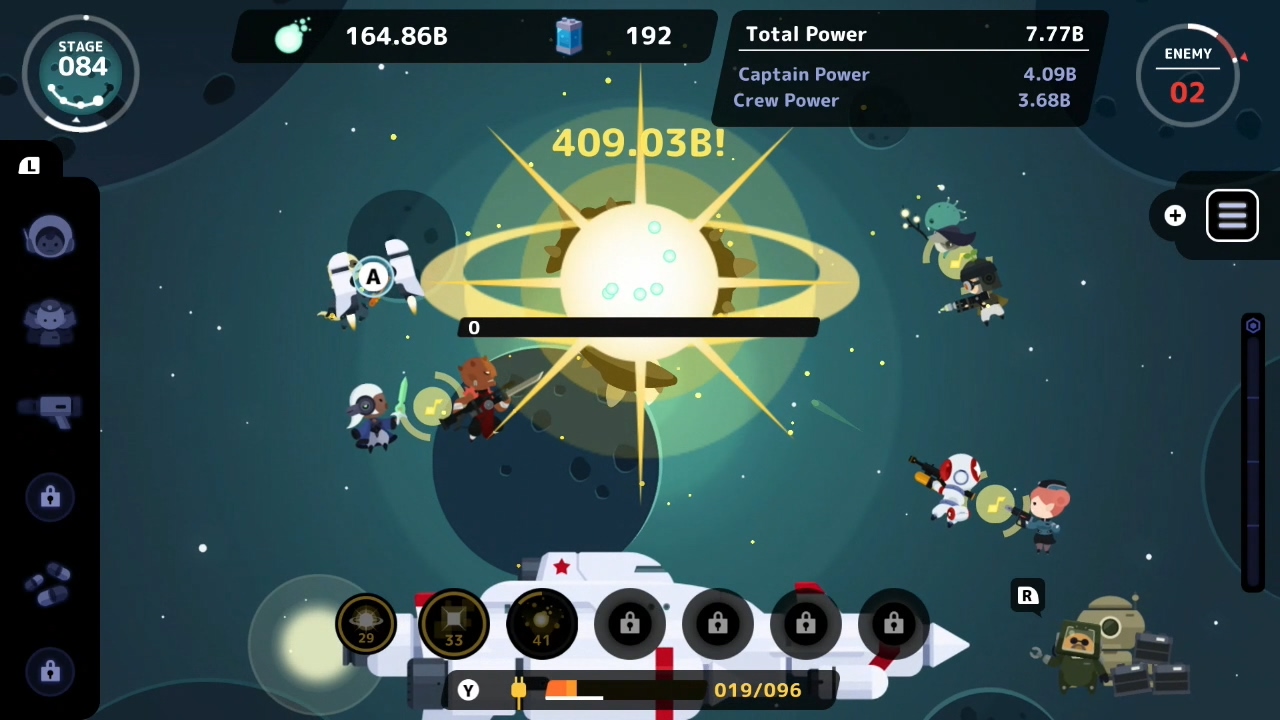The height and width of the screenshot is (720, 1280).
Task: Open the capsules item icon in the sidebar
Action: tap(50, 585)
